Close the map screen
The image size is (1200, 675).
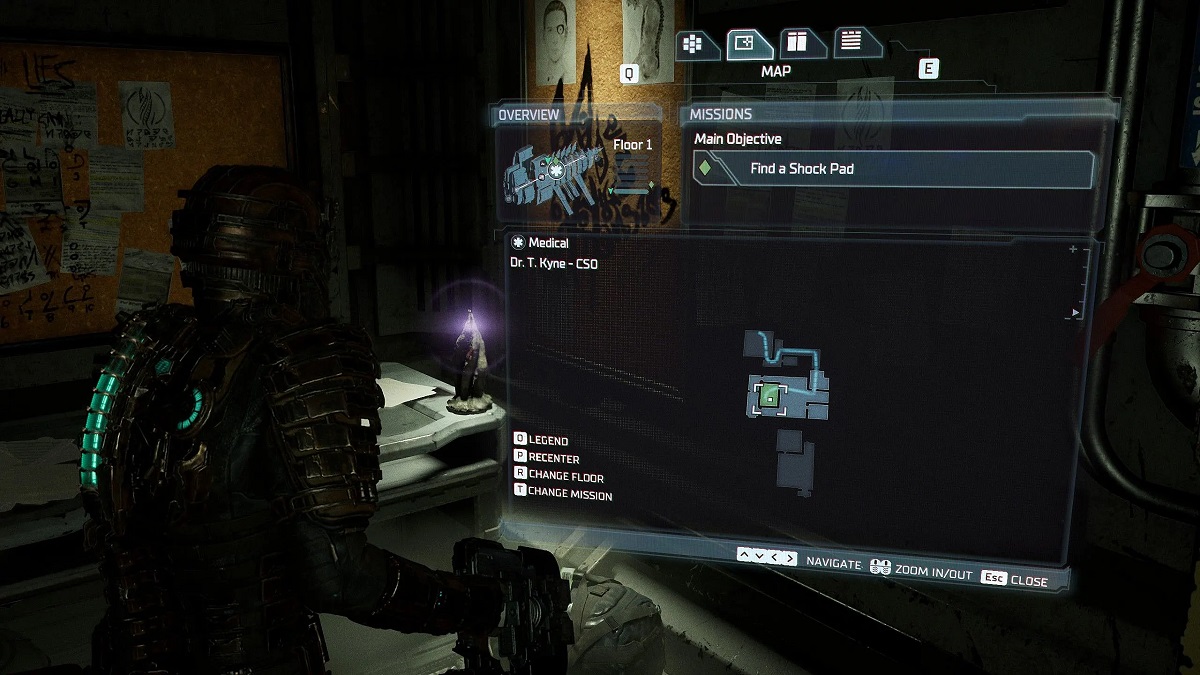pos(1014,580)
